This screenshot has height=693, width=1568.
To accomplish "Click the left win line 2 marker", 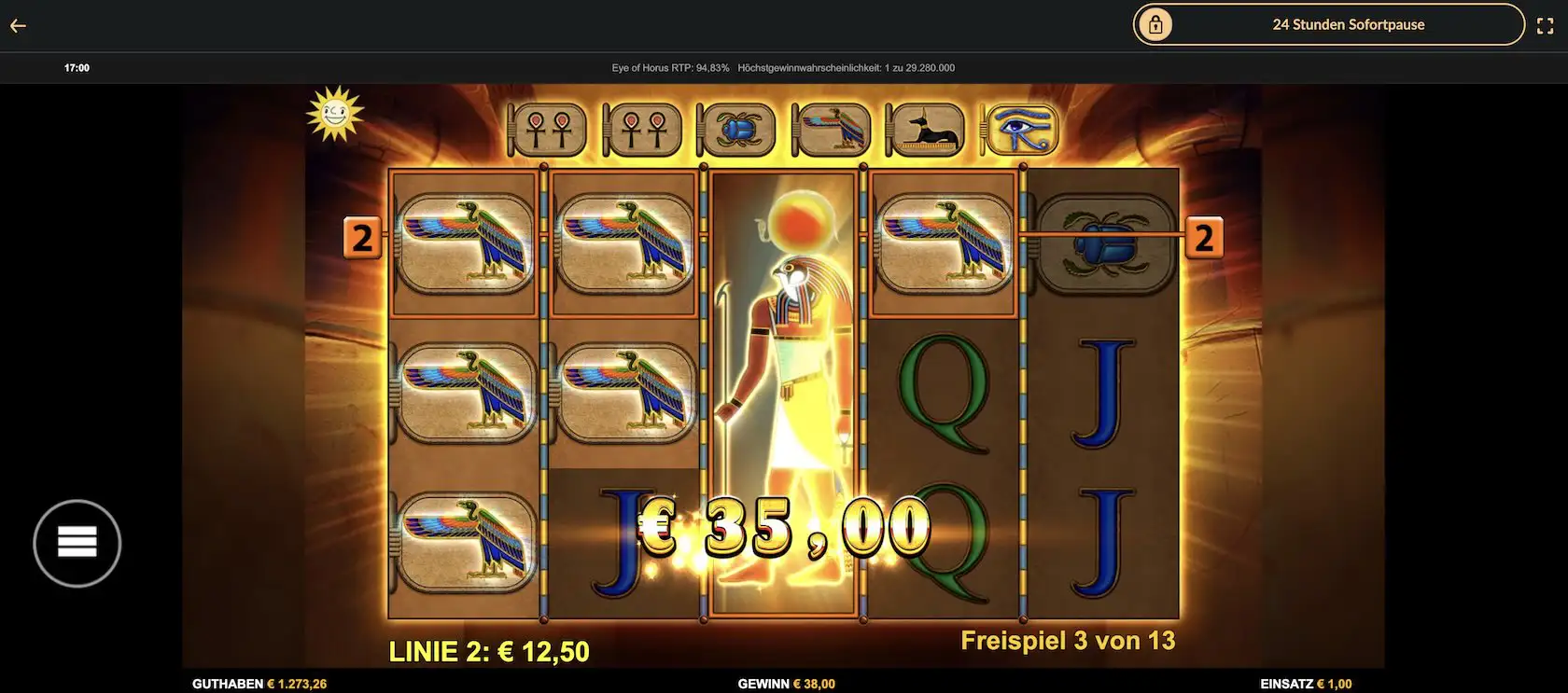I will (361, 238).
